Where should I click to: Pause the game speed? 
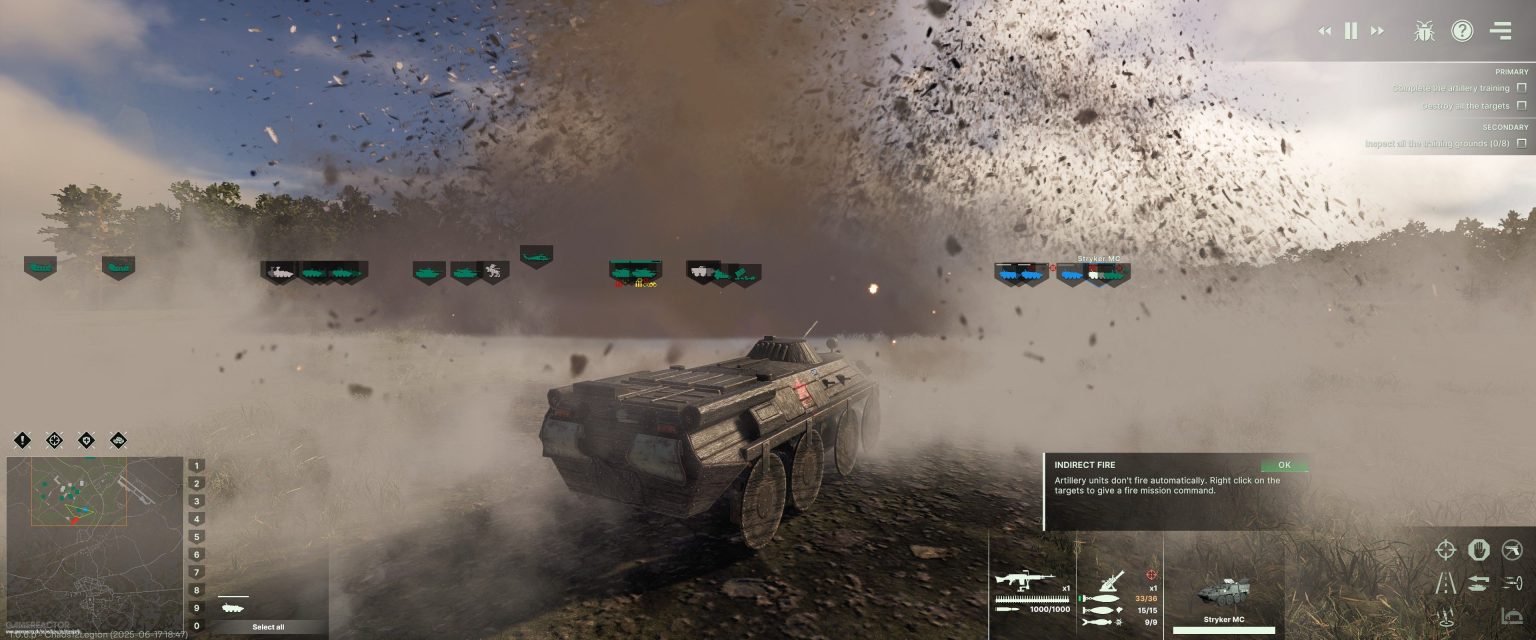pos(1351,31)
